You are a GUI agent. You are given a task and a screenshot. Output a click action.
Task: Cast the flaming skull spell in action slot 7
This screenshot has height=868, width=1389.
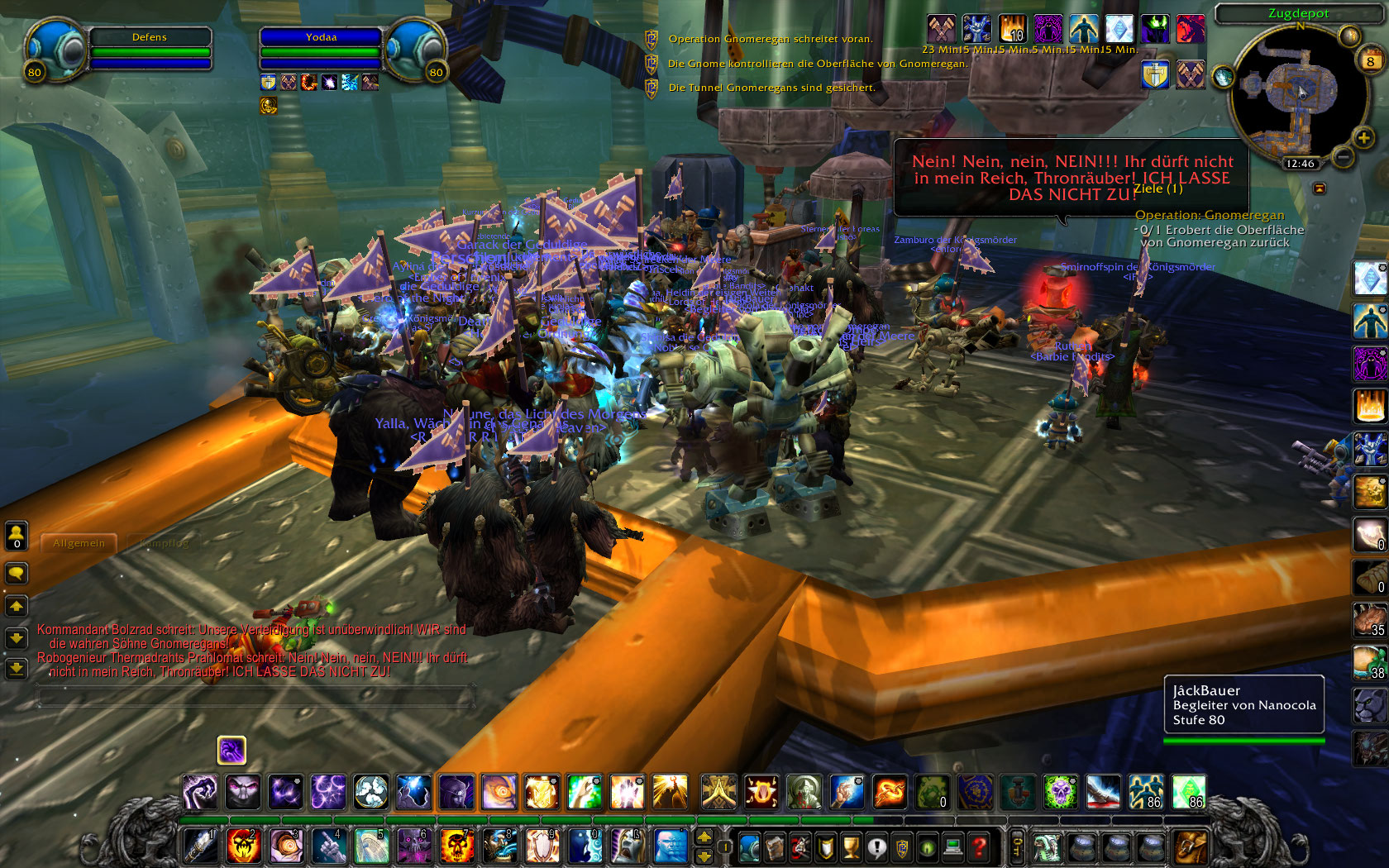(456, 846)
